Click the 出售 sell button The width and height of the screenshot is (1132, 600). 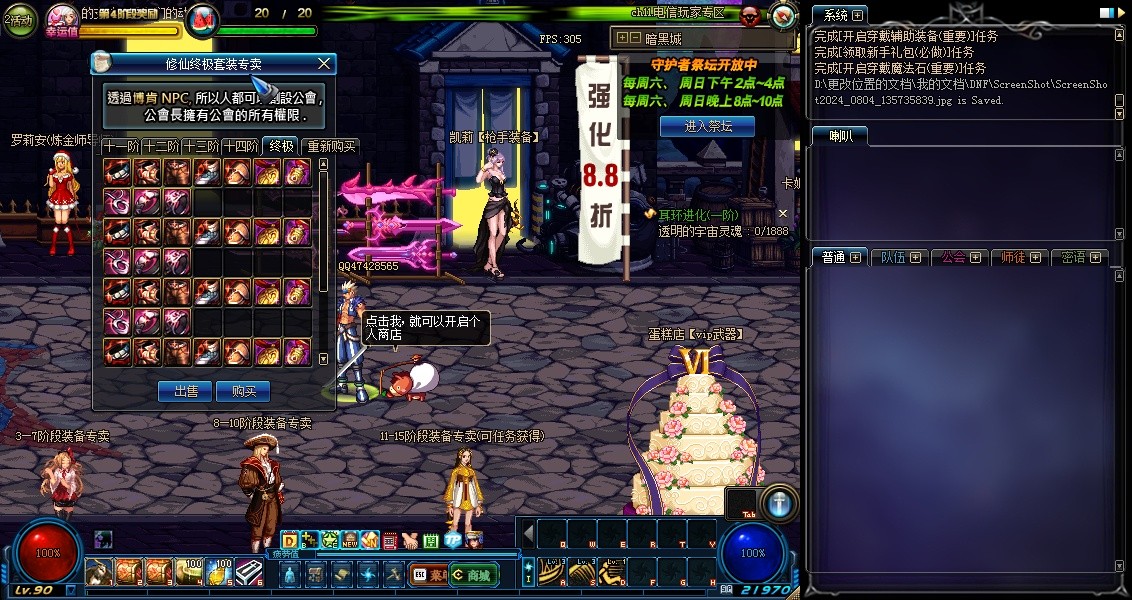coord(185,391)
